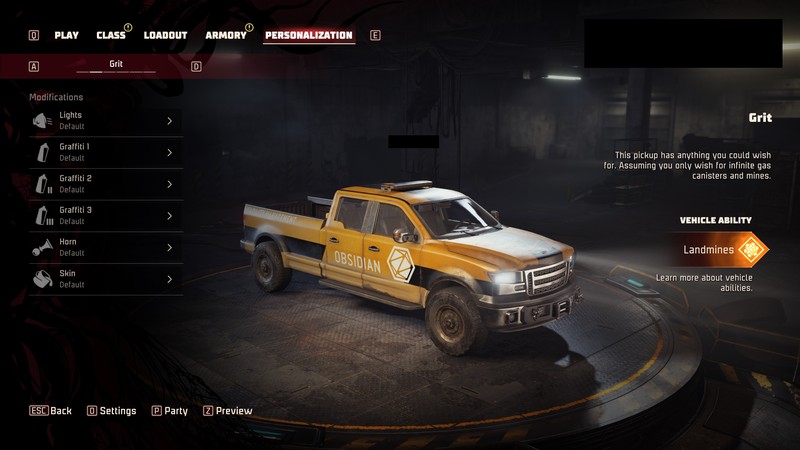Go Back to the previous screen
The height and width of the screenshot is (450, 800).
pos(51,411)
